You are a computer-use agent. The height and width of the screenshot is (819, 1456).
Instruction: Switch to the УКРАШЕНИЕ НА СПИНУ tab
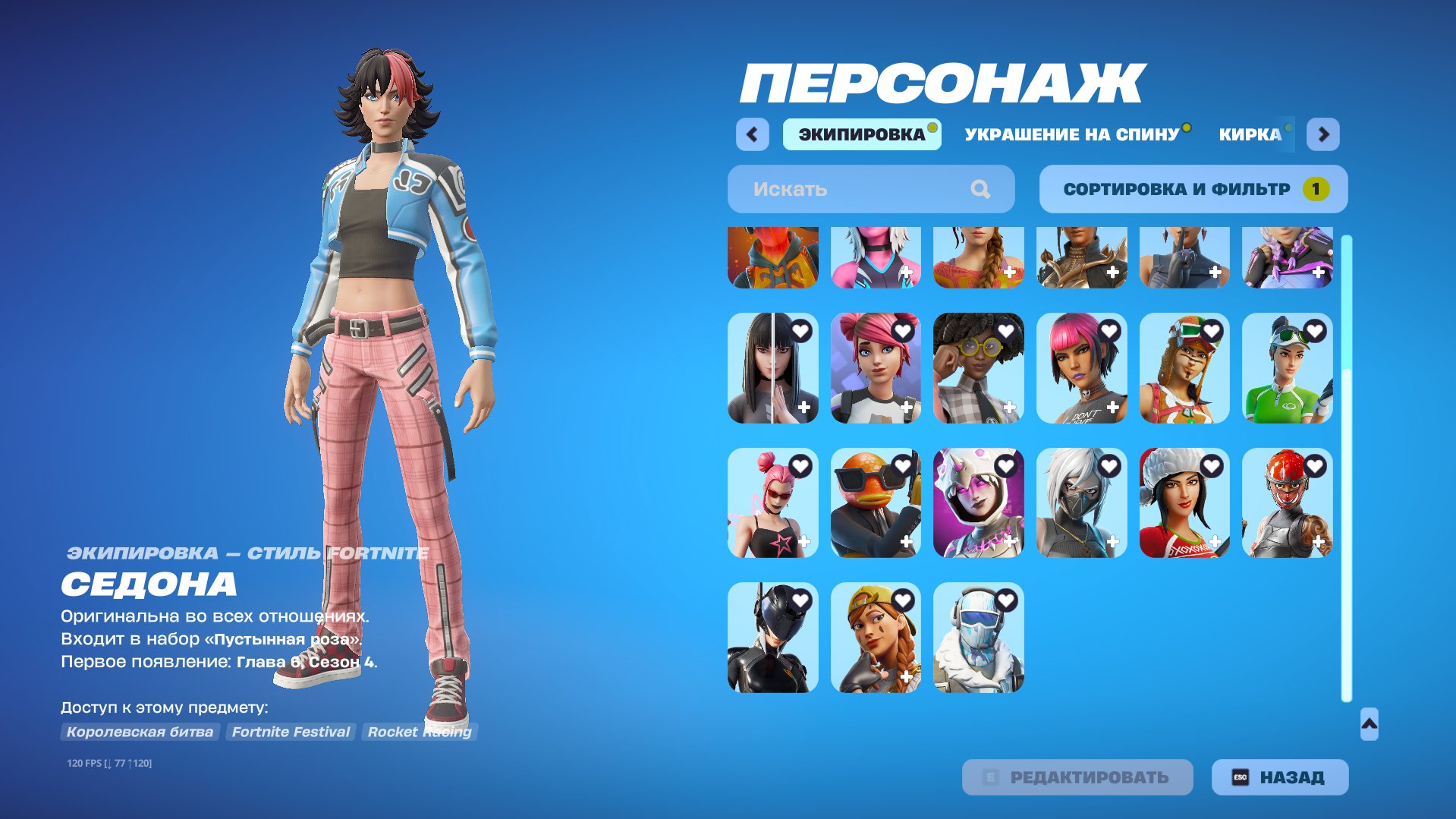1074,134
